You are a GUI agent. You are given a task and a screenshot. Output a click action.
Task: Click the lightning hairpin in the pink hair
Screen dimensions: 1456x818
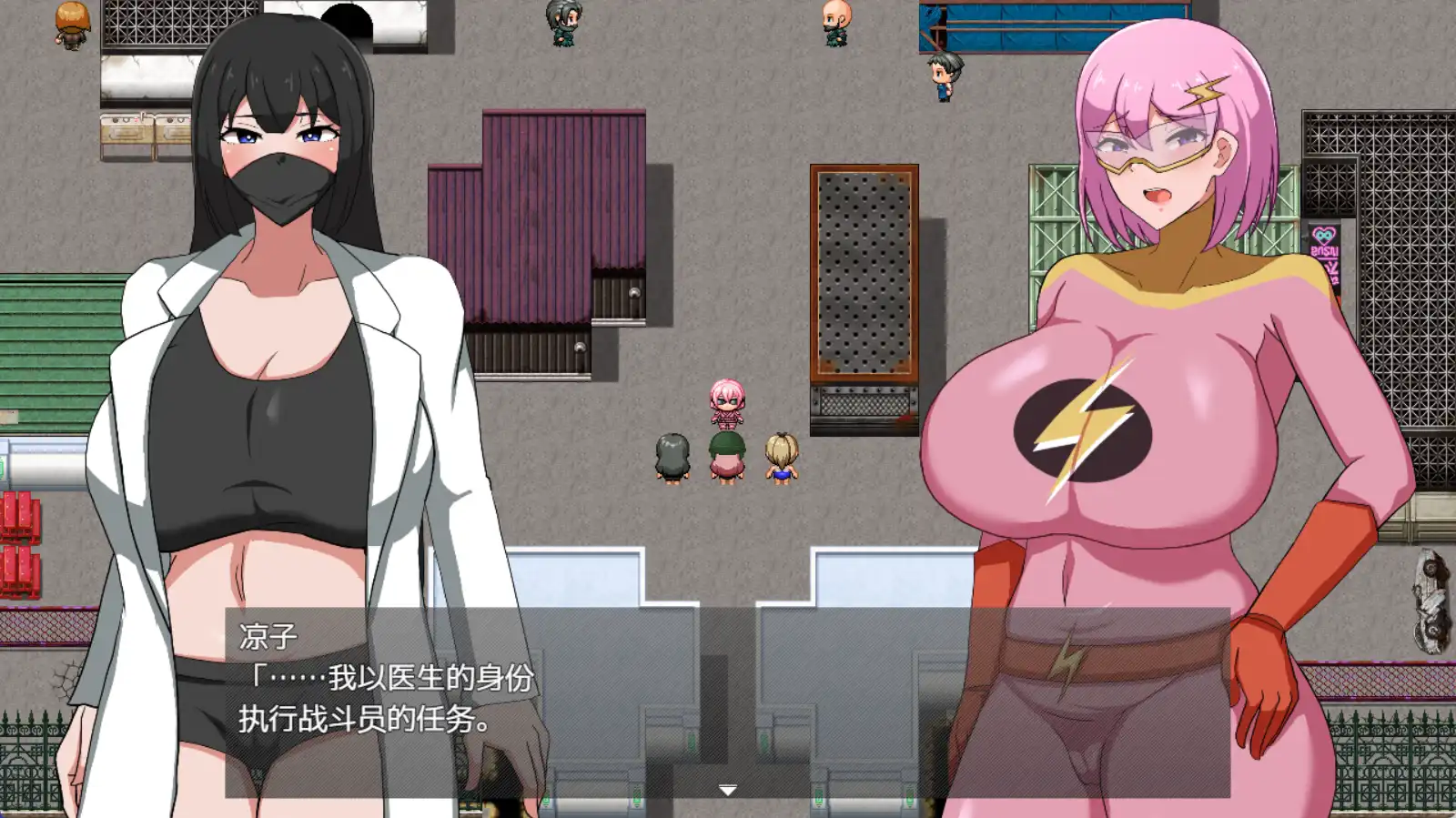click(1203, 91)
